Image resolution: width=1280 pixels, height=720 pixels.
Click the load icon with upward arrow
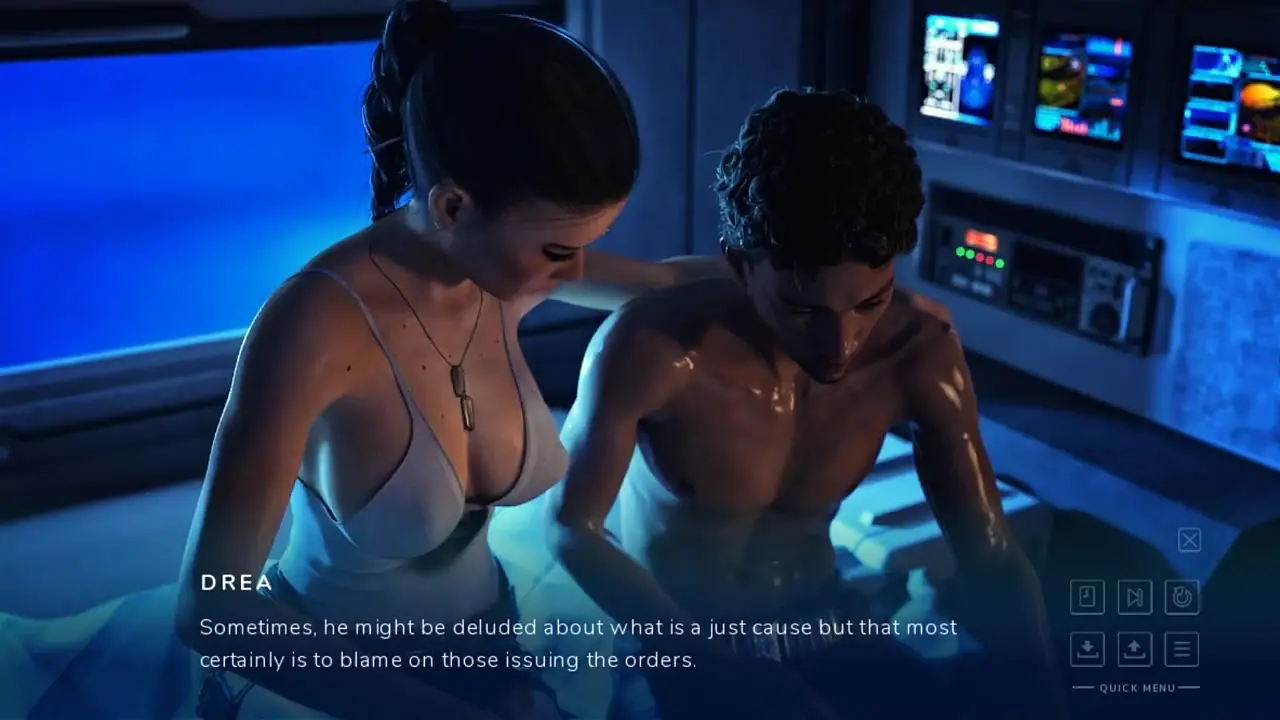point(1135,649)
